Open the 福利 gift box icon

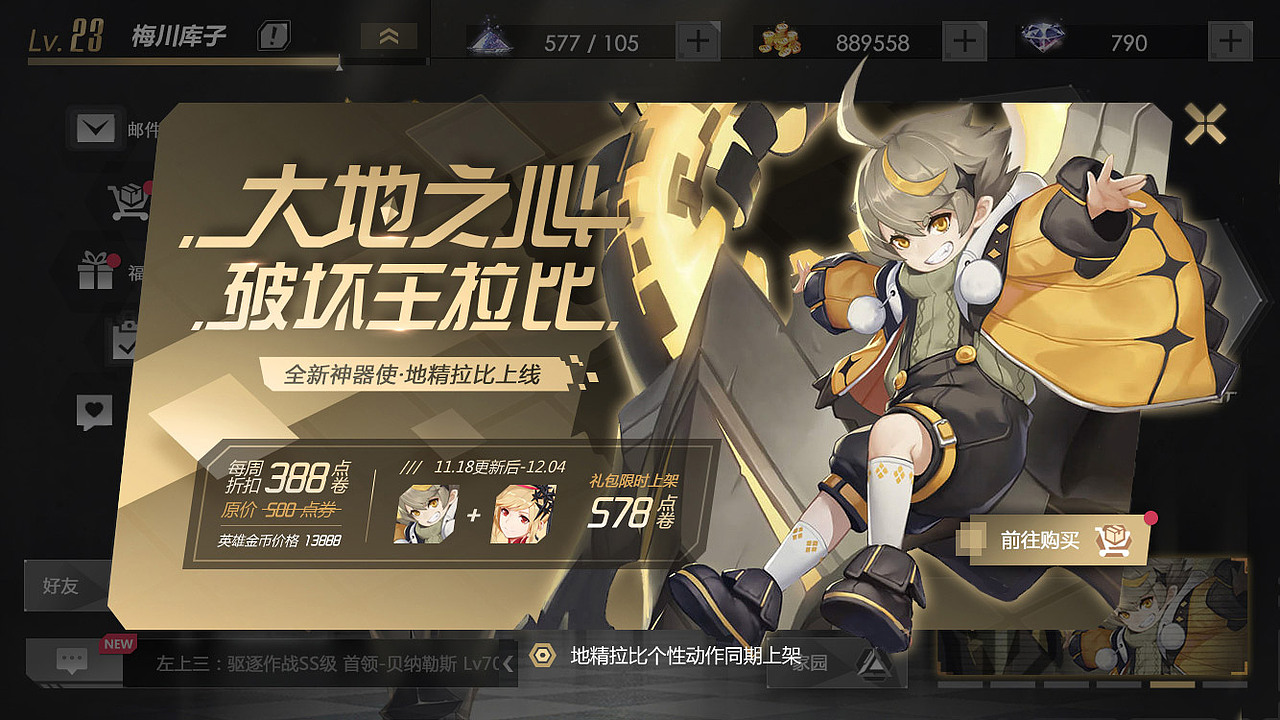(94, 272)
